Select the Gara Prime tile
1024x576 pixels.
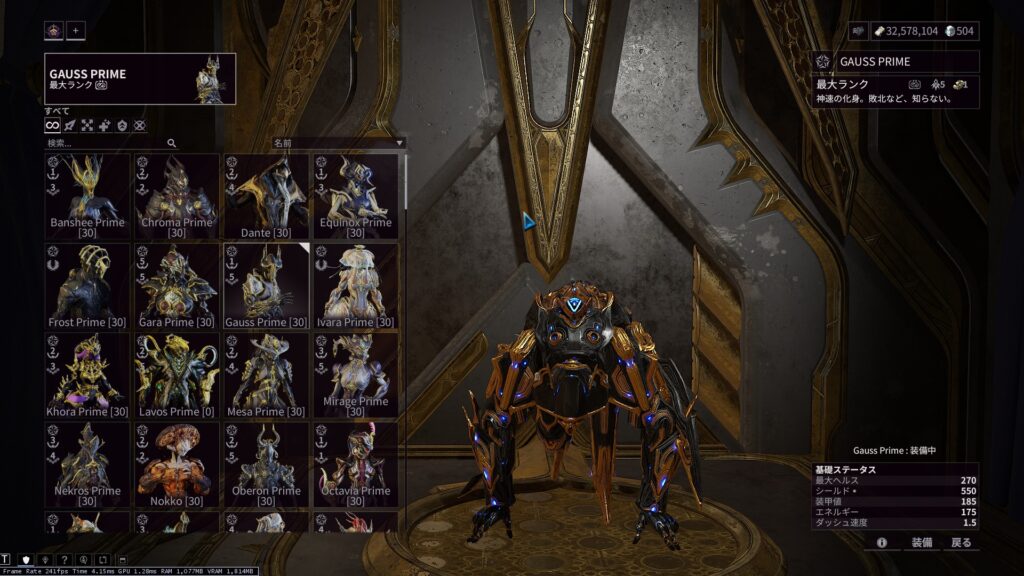[x=177, y=286]
